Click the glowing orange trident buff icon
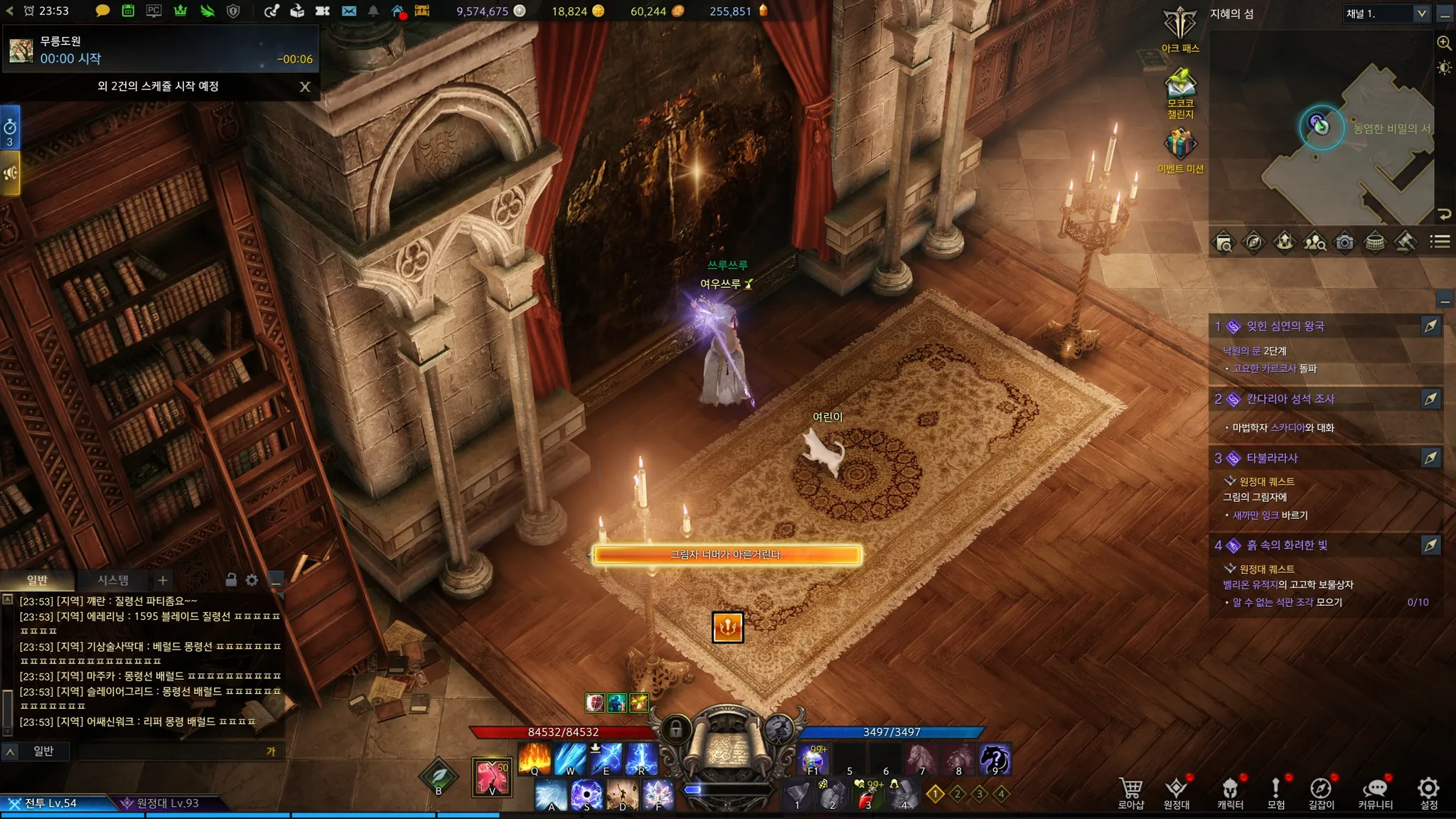This screenshot has height=819, width=1456. [727, 627]
